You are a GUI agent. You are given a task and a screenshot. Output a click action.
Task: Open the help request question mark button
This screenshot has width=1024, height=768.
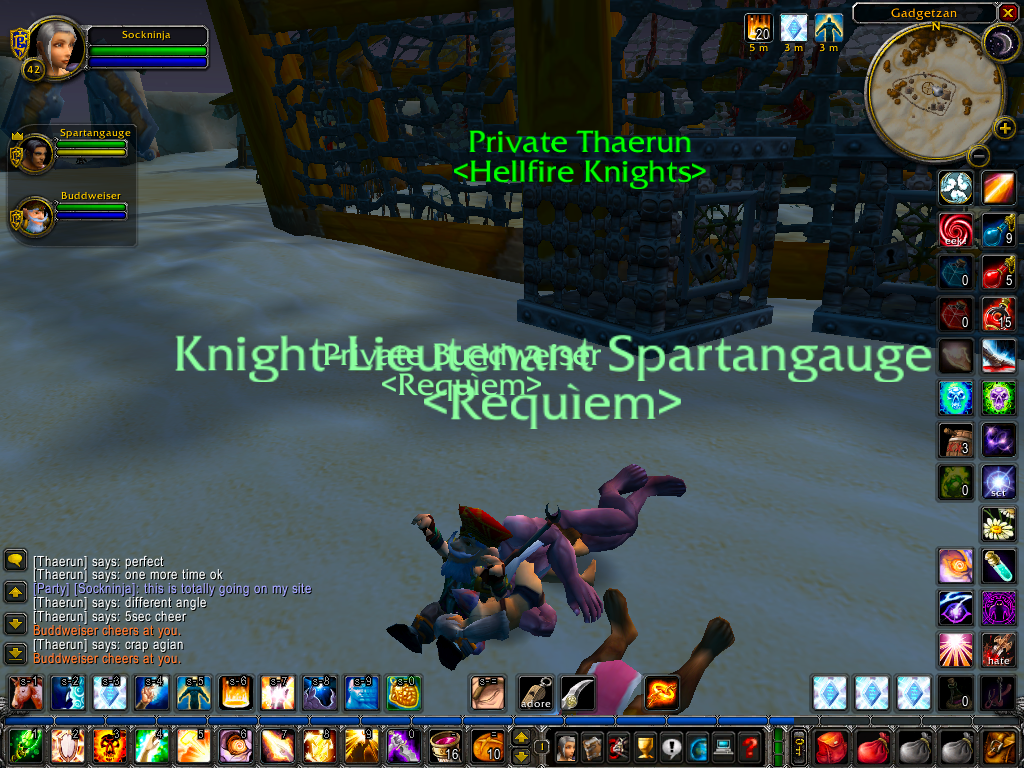tap(749, 746)
